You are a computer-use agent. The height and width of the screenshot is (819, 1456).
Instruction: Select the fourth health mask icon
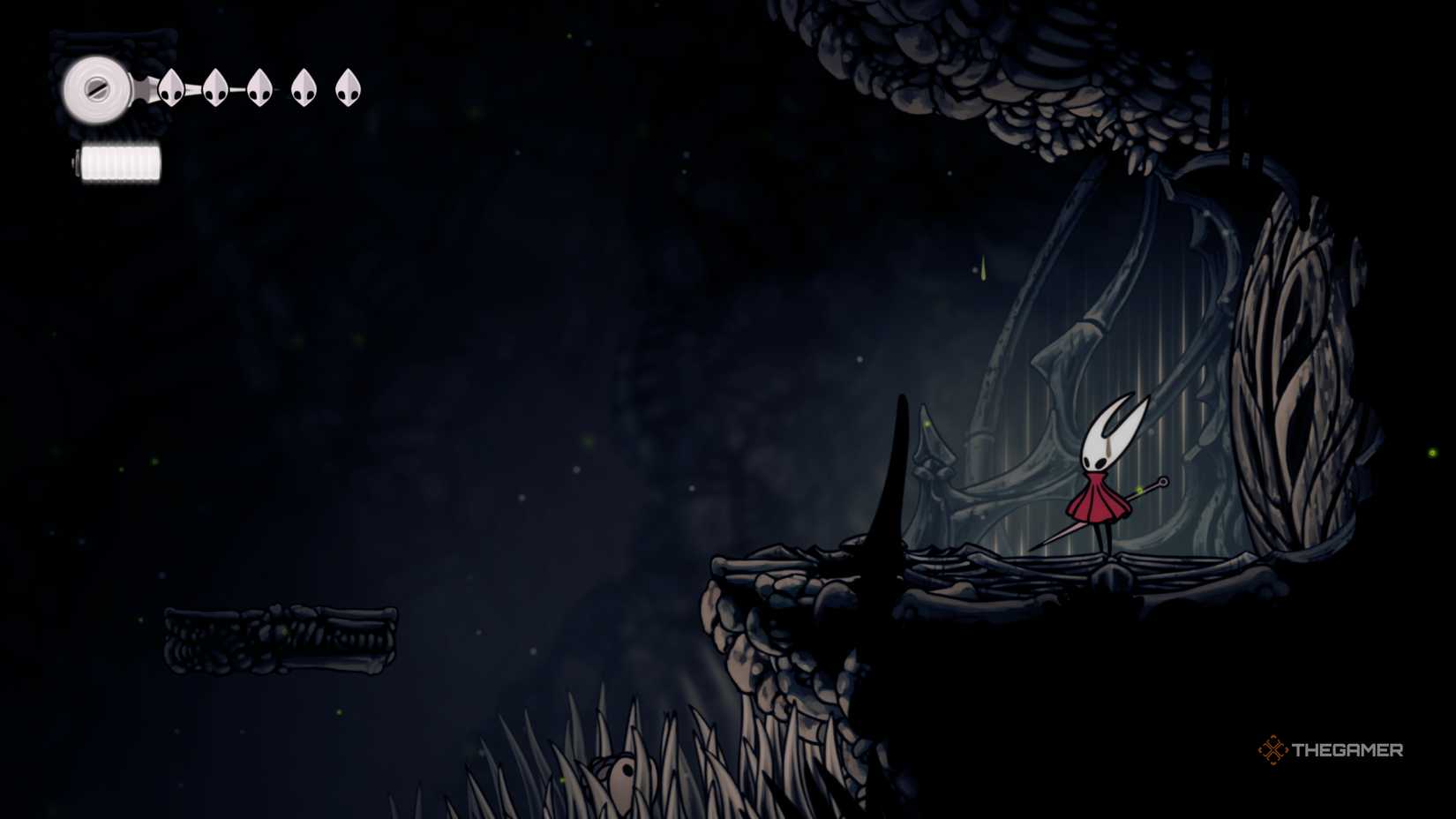click(x=303, y=86)
